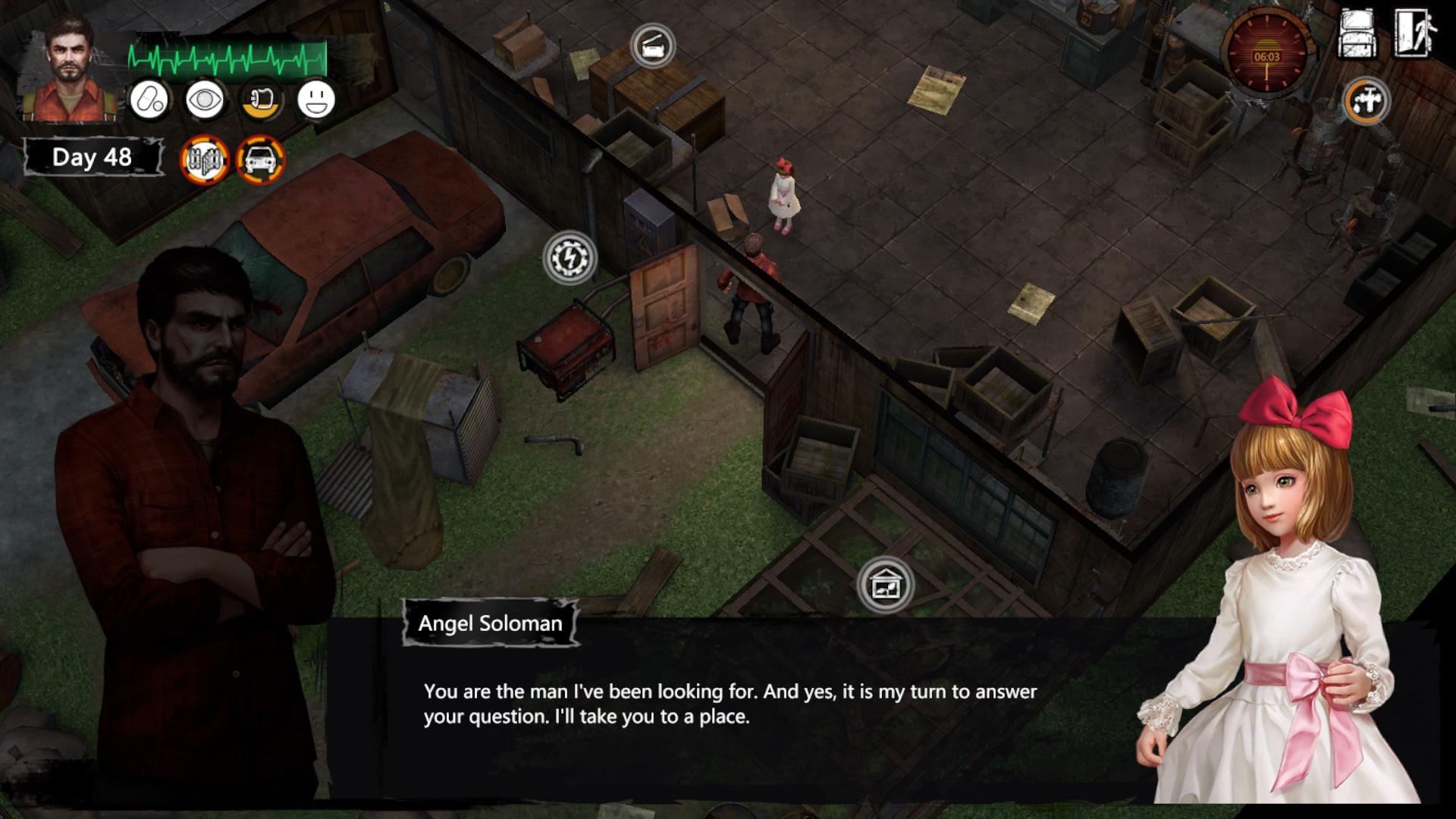Open the greenhouse marker icon

[x=885, y=585]
